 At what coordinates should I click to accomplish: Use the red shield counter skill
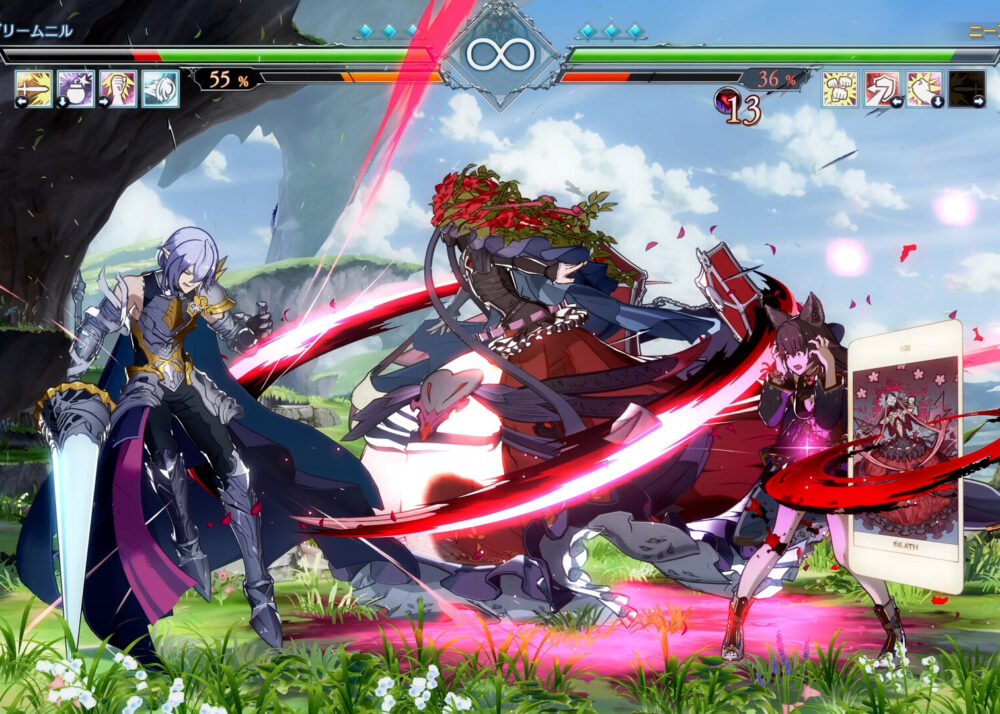(882, 88)
